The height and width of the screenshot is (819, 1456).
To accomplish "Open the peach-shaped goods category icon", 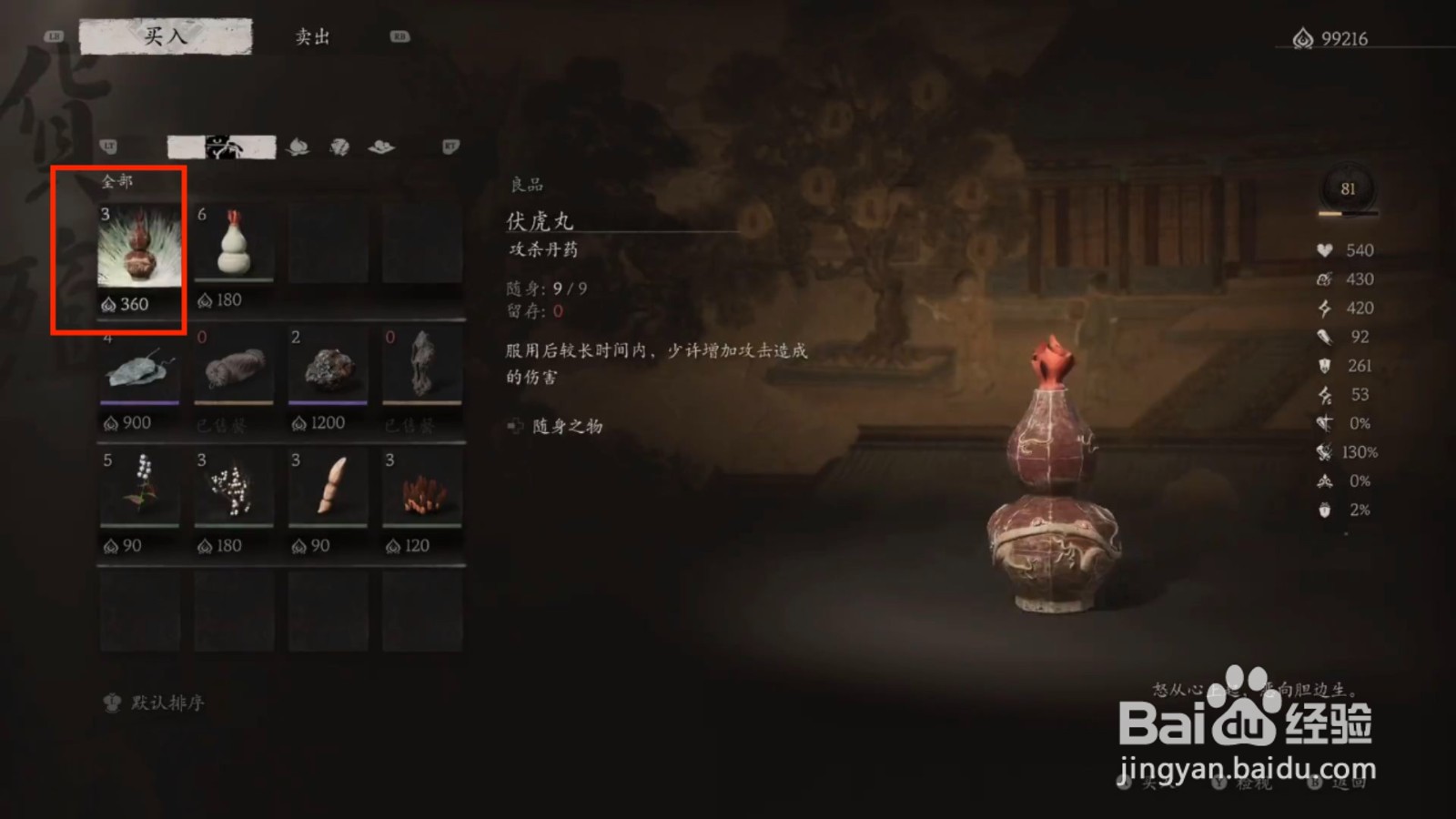I will (298, 146).
